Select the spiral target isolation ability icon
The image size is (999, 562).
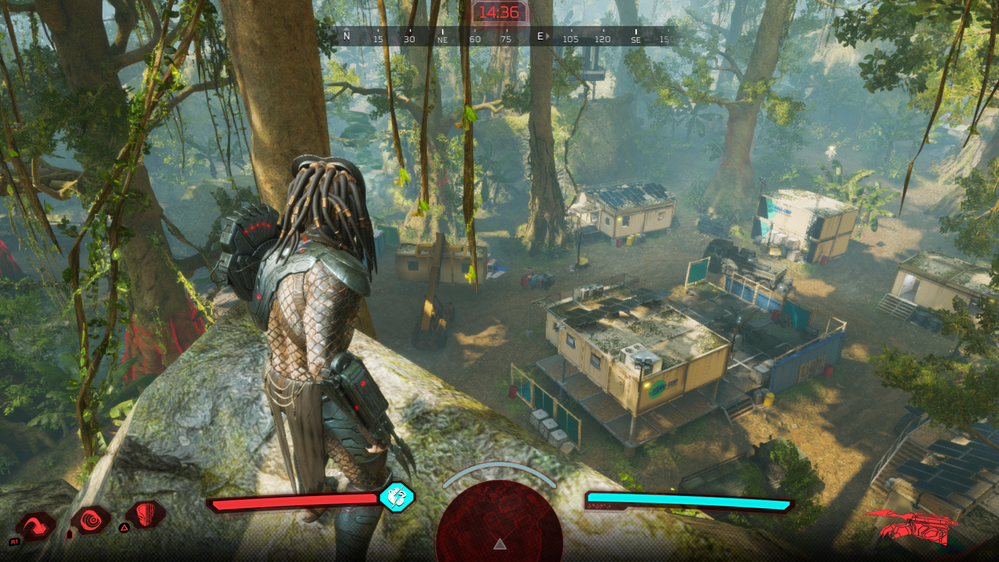point(91,520)
